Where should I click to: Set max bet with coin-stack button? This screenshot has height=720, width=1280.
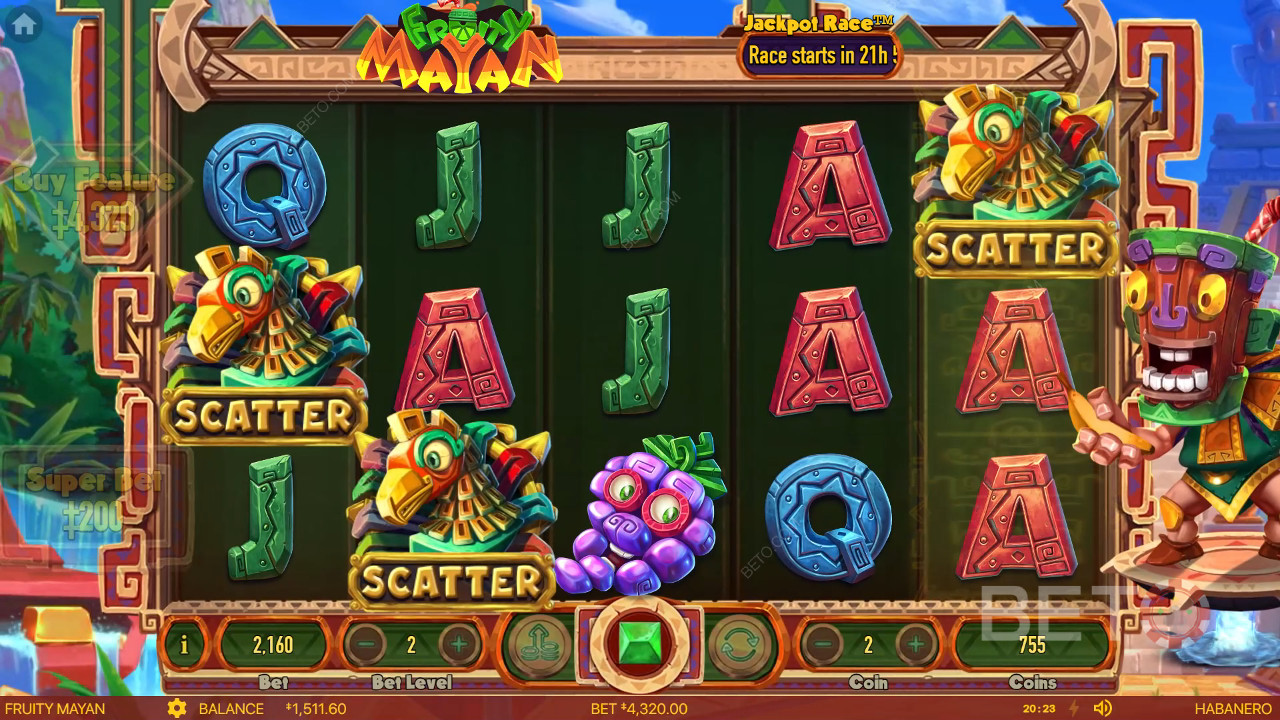tap(538, 645)
